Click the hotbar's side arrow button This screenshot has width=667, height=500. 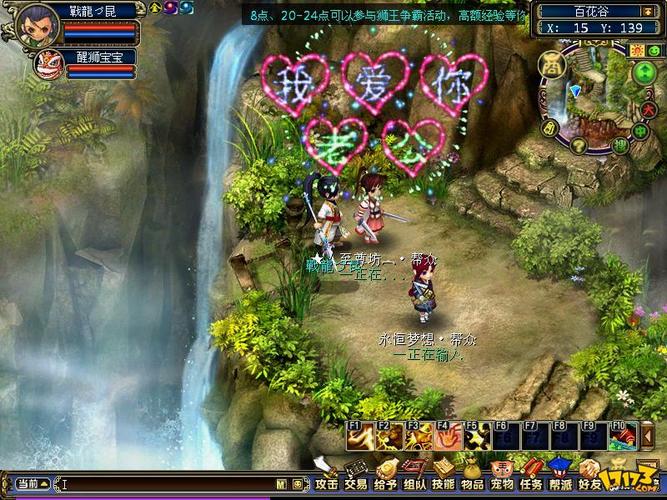tap(648, 436)
